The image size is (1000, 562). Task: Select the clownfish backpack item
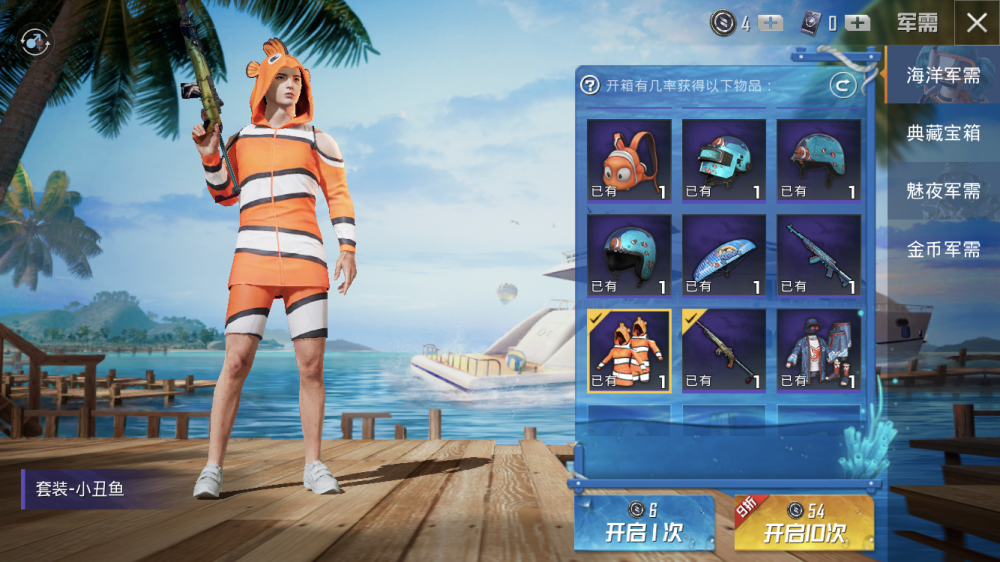click(628, 160)
